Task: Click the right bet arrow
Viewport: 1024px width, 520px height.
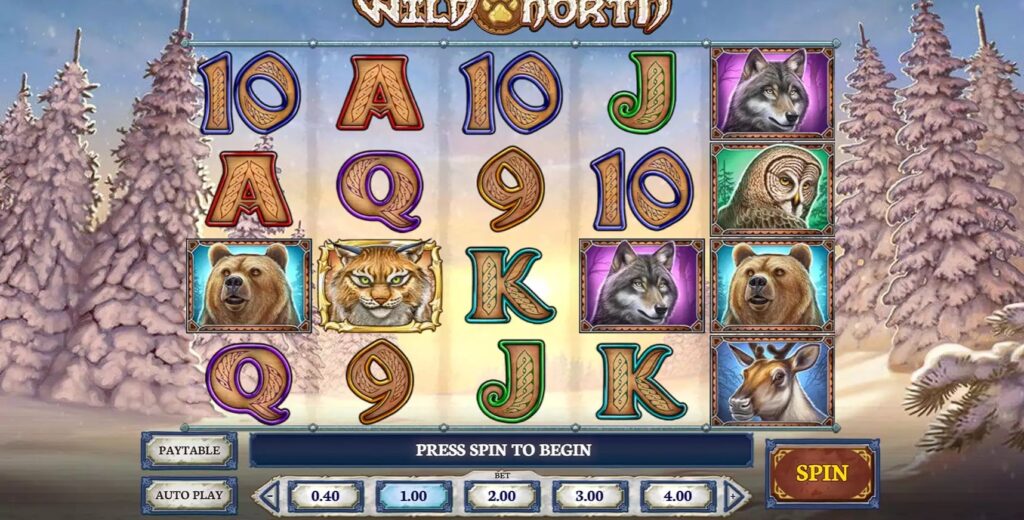Action: [736, 496]
